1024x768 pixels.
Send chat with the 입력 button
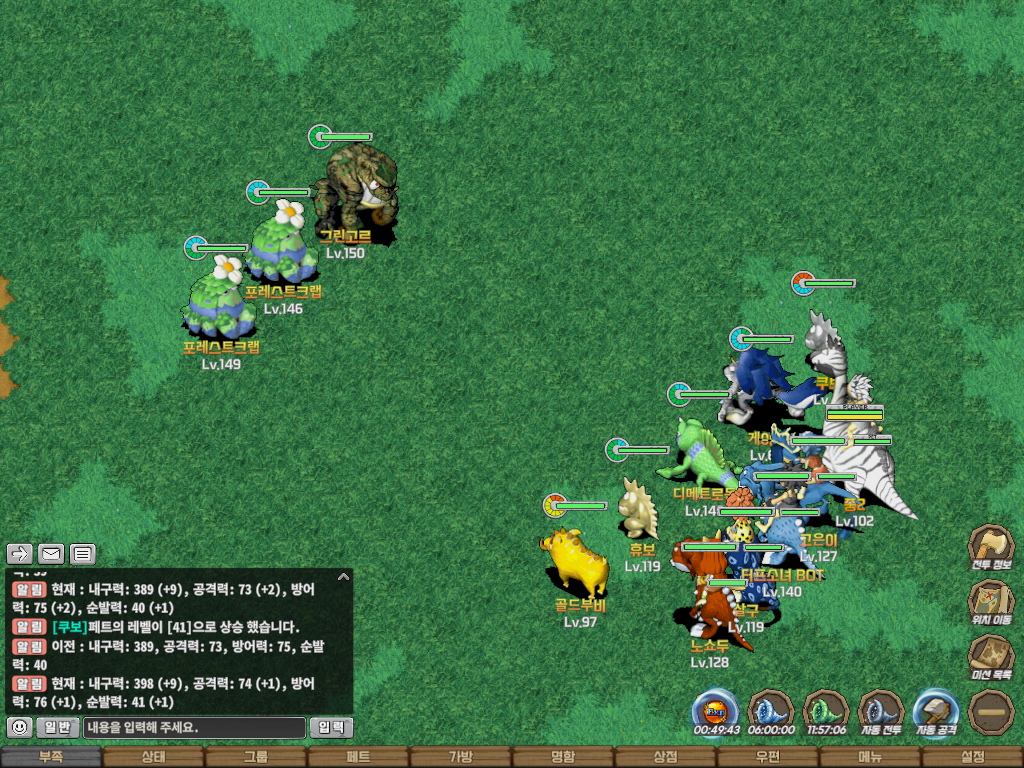pyautogui.click(x=331, y=727)
